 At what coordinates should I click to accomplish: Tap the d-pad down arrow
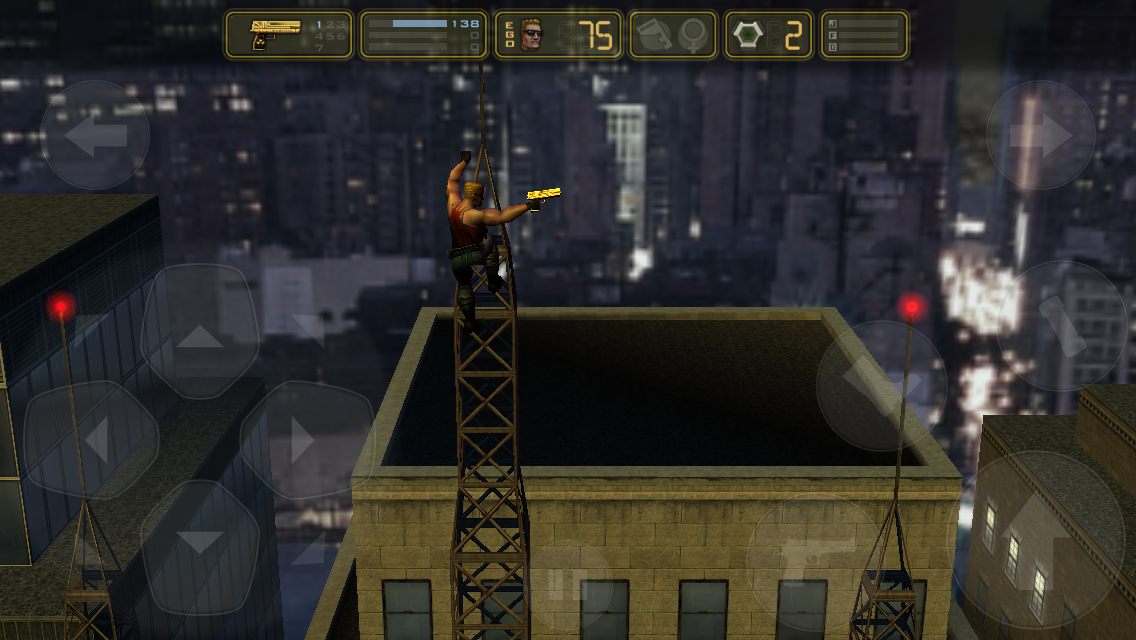click(200, 542)
